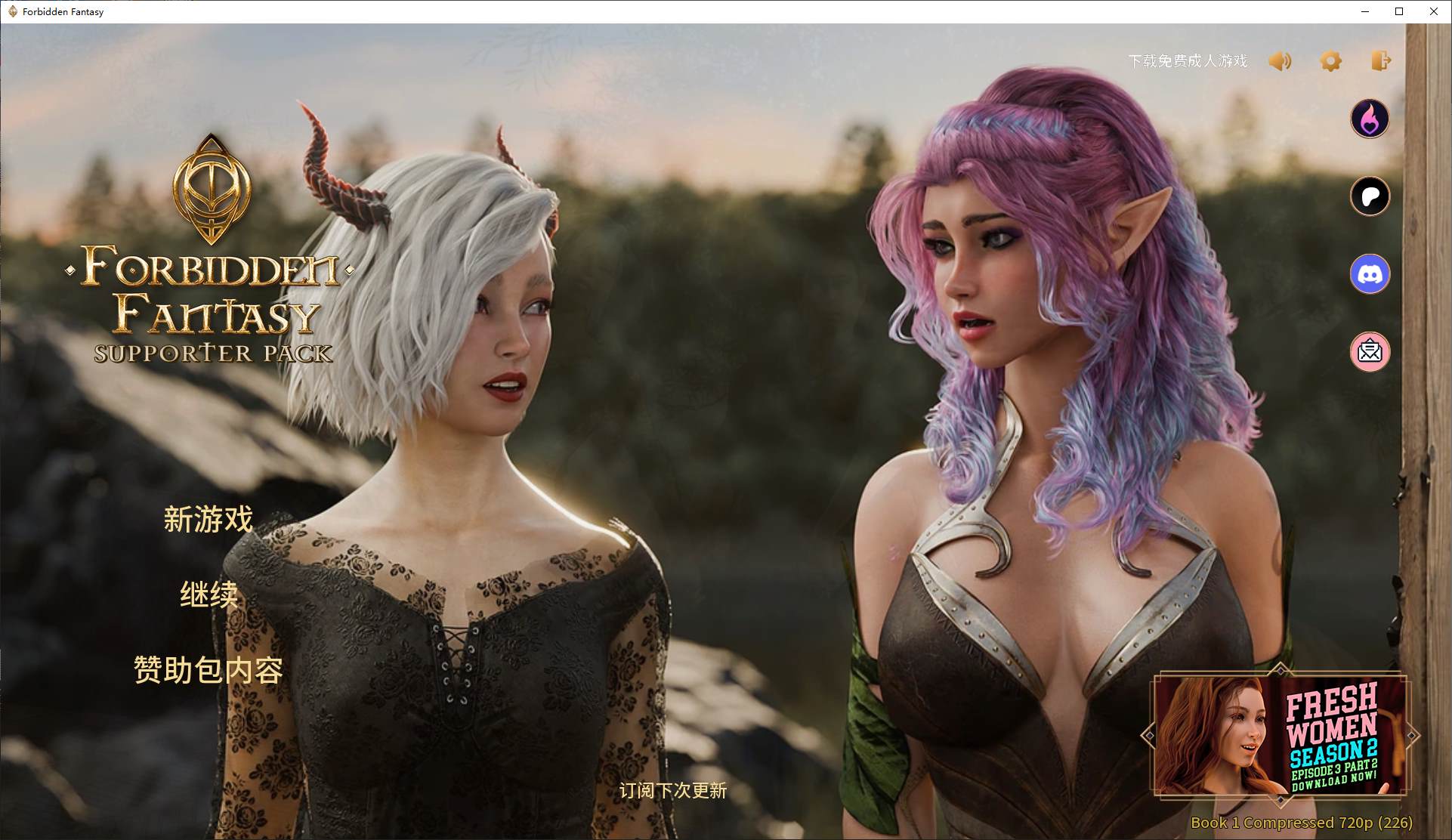Viewport: 1452px width, 840px height.
Task: Close the game window
Action: coord(1433,11)
